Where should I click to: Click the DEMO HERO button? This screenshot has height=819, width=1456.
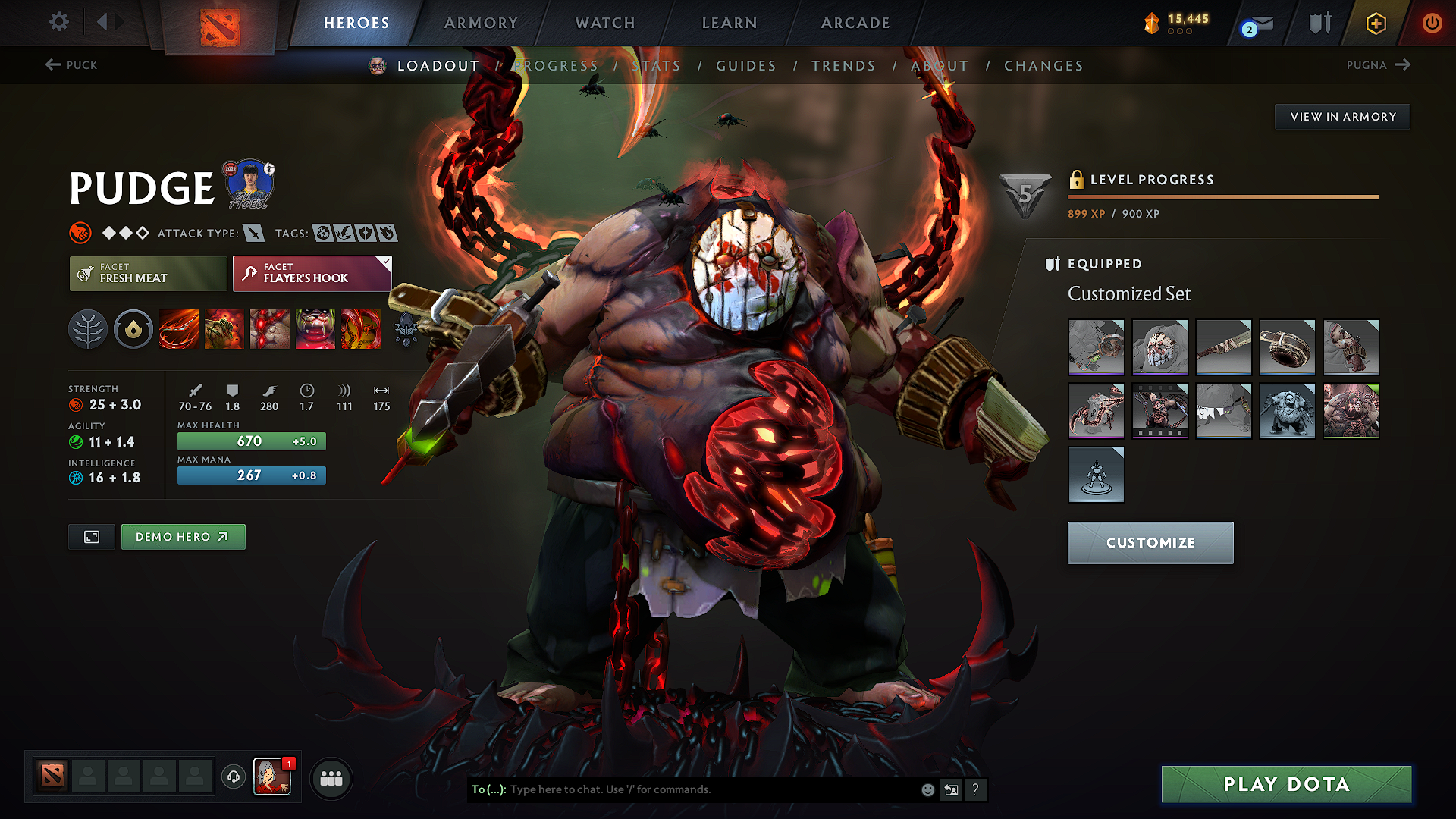(x=183, y=537)
